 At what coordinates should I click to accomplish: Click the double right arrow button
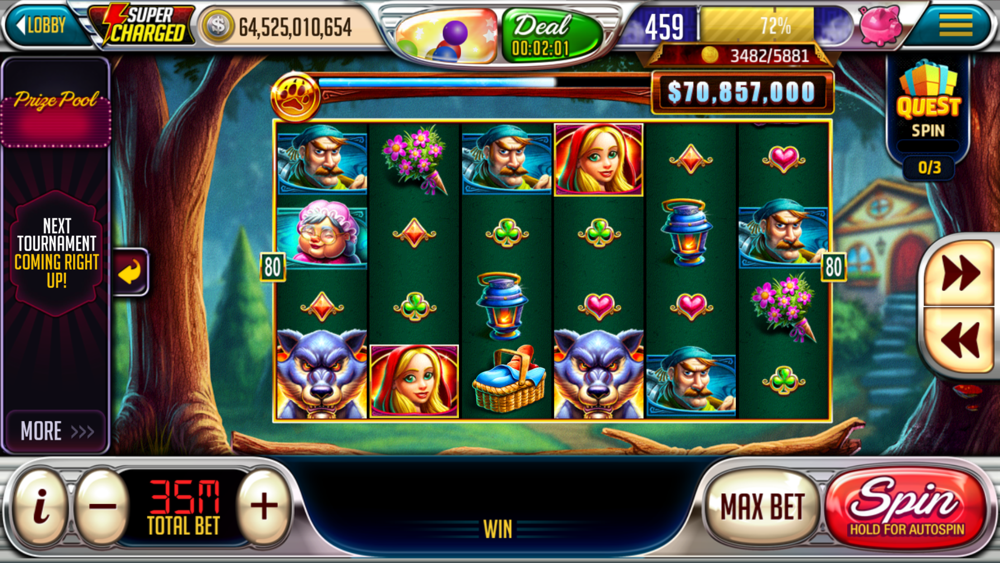(x=960, y=273)
